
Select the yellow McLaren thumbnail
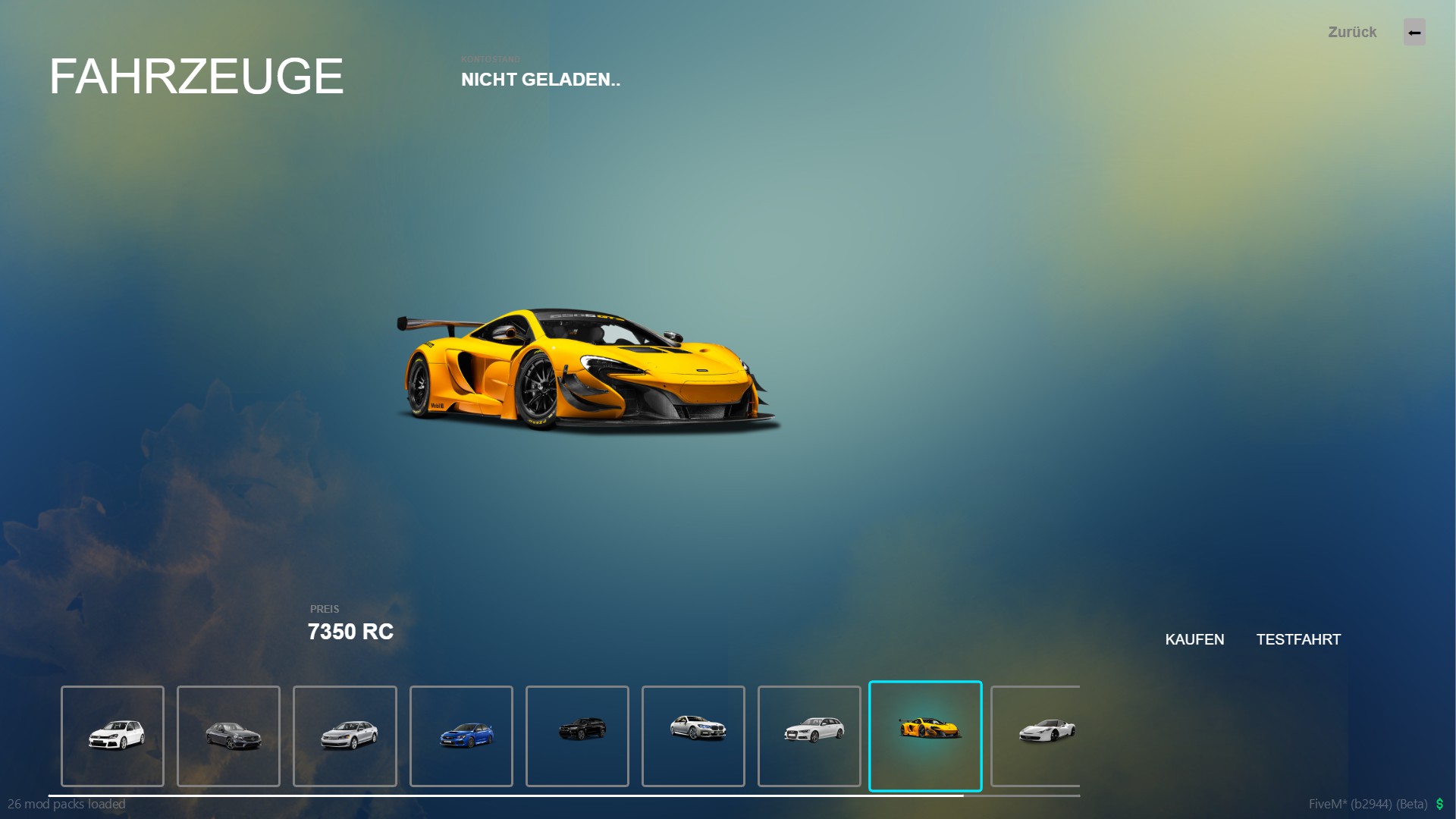(925, 736)
